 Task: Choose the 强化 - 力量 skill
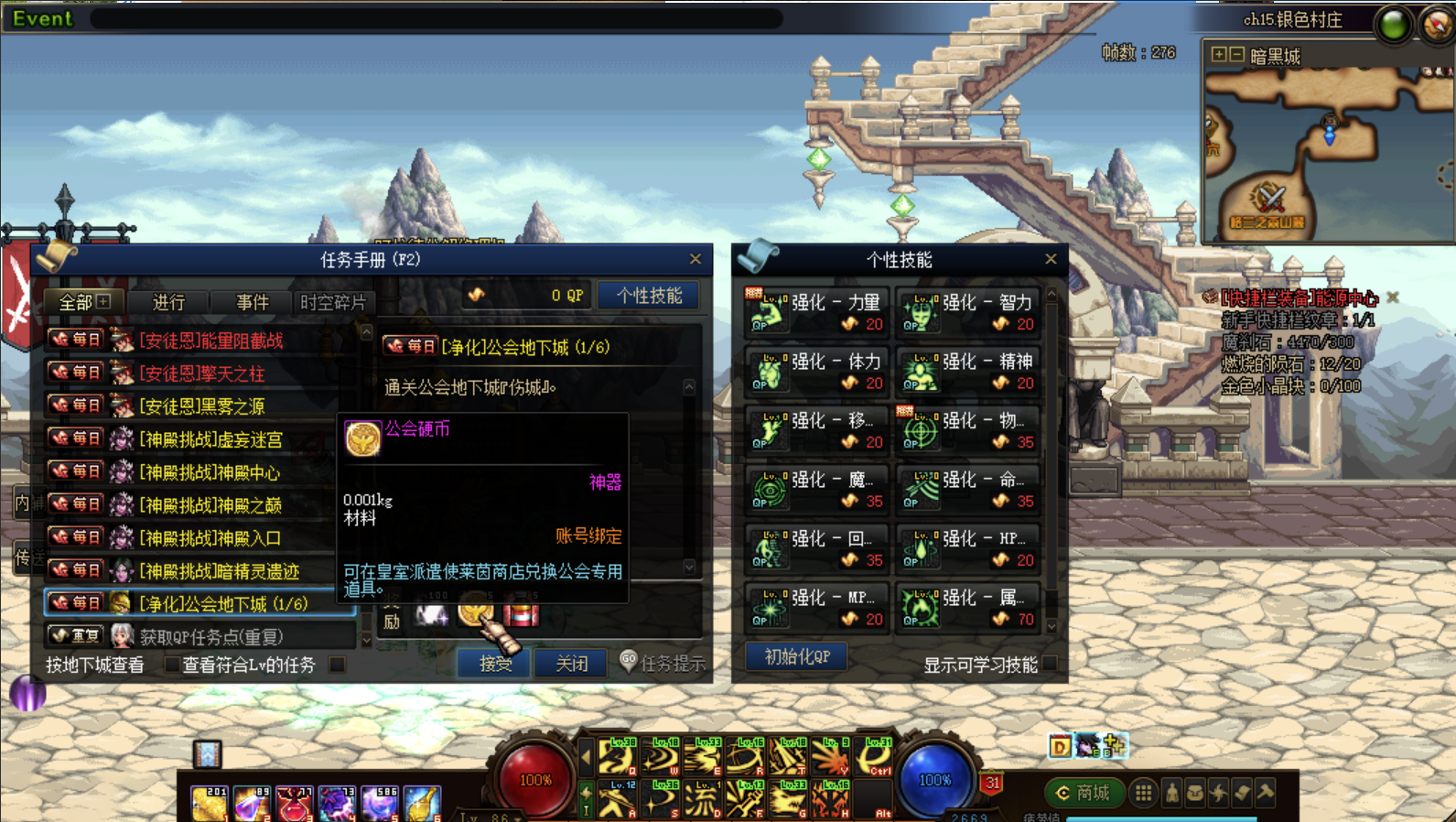click(815, 312)
